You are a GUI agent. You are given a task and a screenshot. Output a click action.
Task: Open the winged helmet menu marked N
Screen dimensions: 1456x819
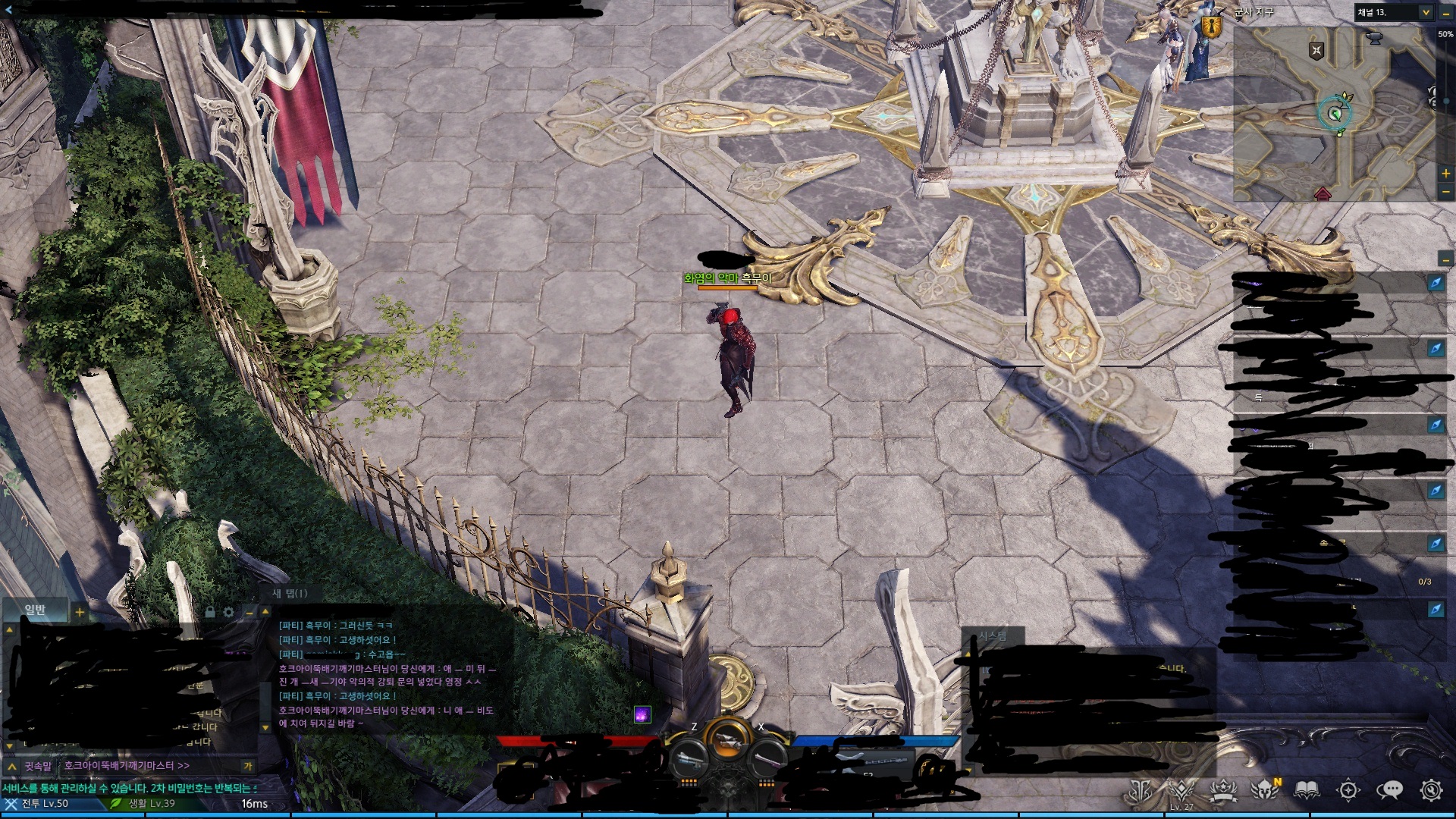click(1265, 790)
